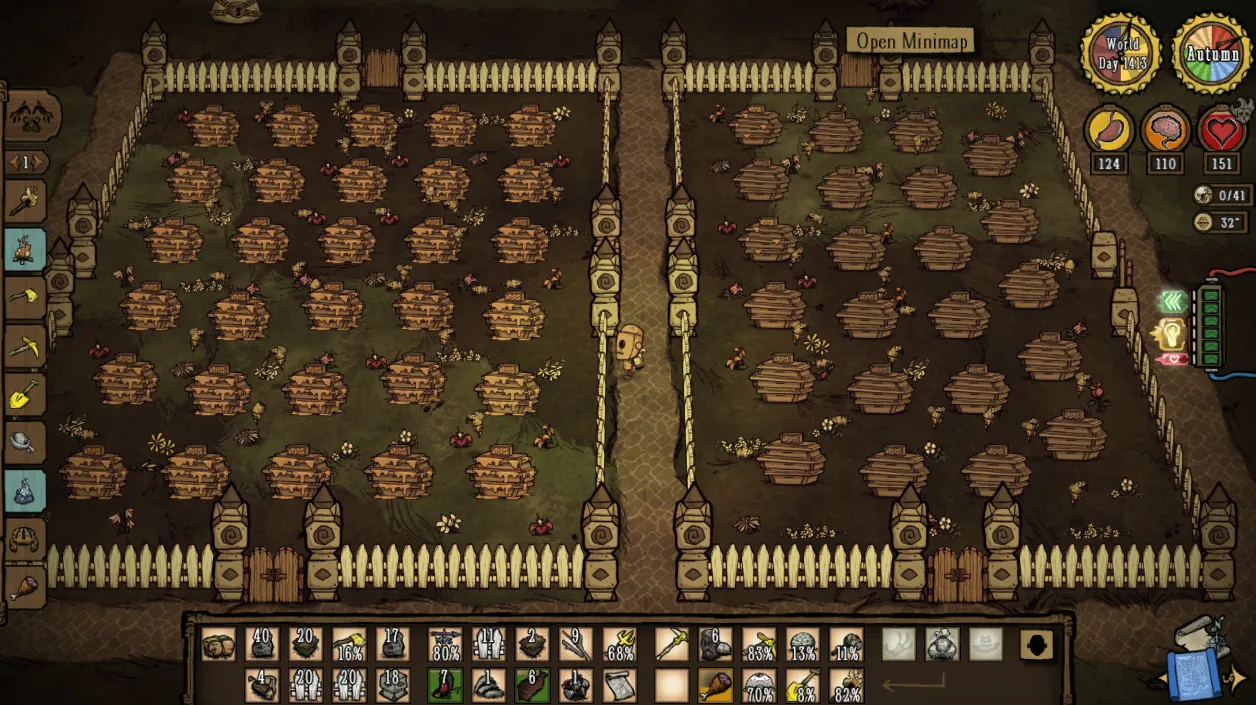Equip the golden axe at 16%
The width and height of the screenshot is (1256, 705).
point(349,644)
